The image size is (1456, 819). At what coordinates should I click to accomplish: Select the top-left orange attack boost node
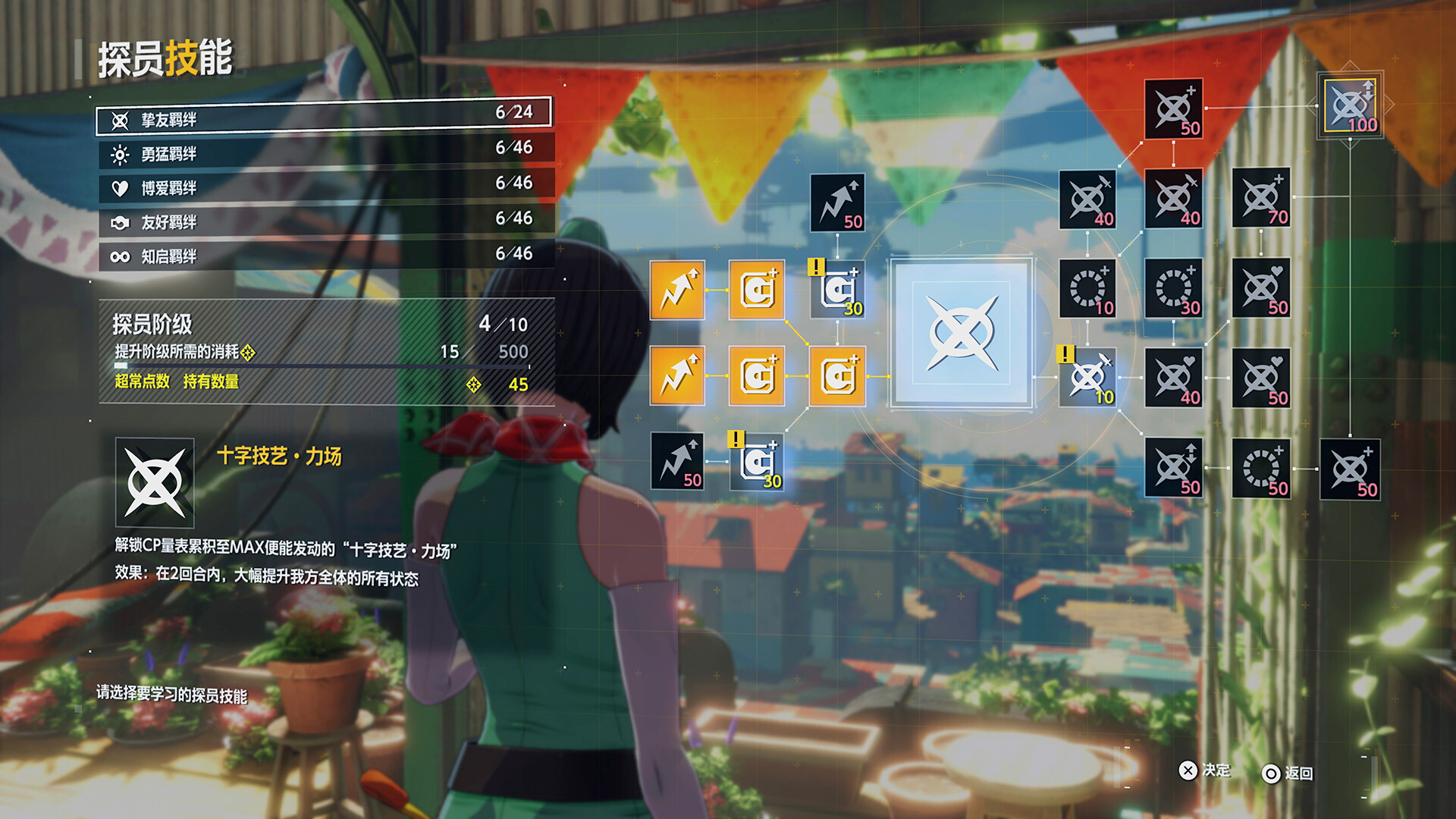(x=677, y=290)
